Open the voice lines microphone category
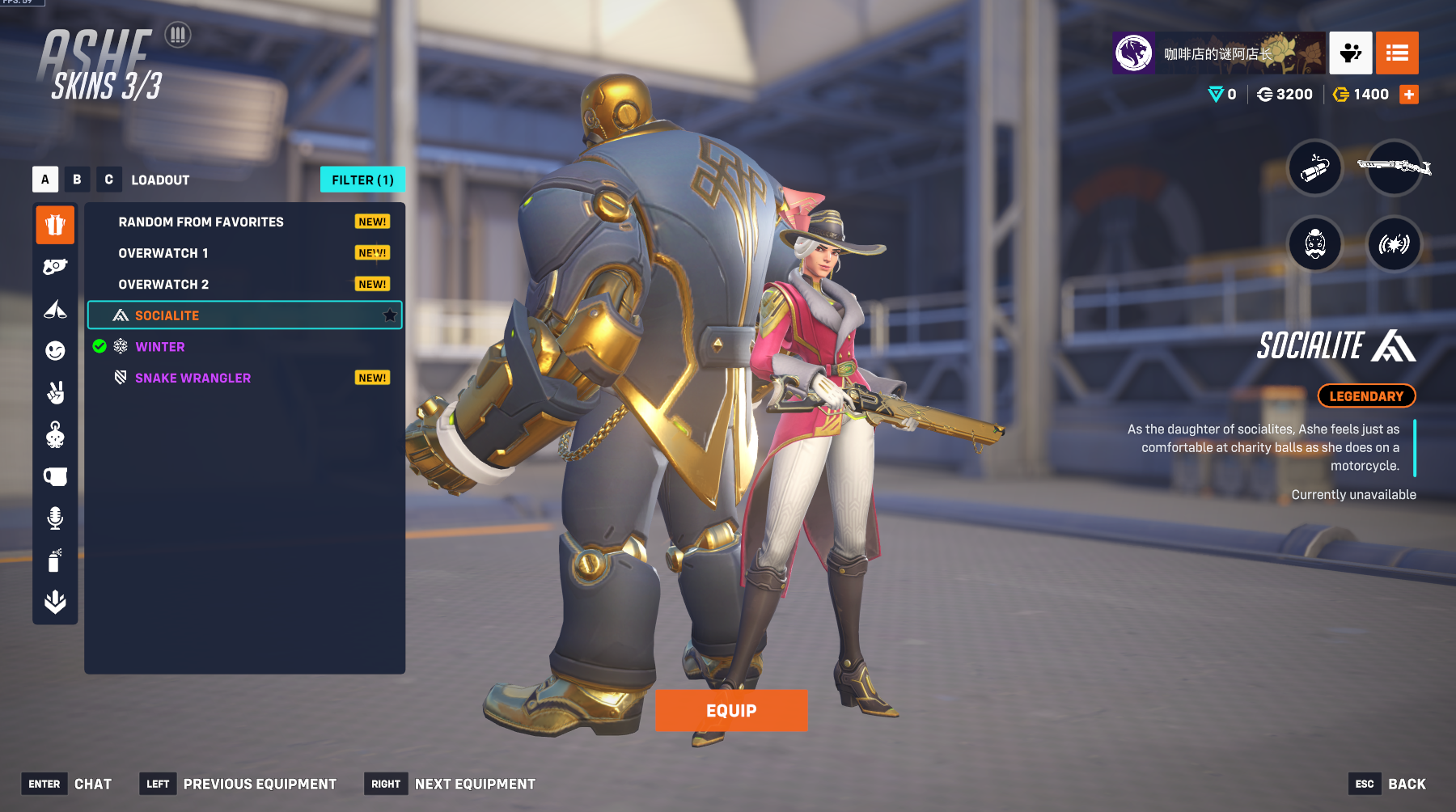1456x812 pixels. click(55, 518)
